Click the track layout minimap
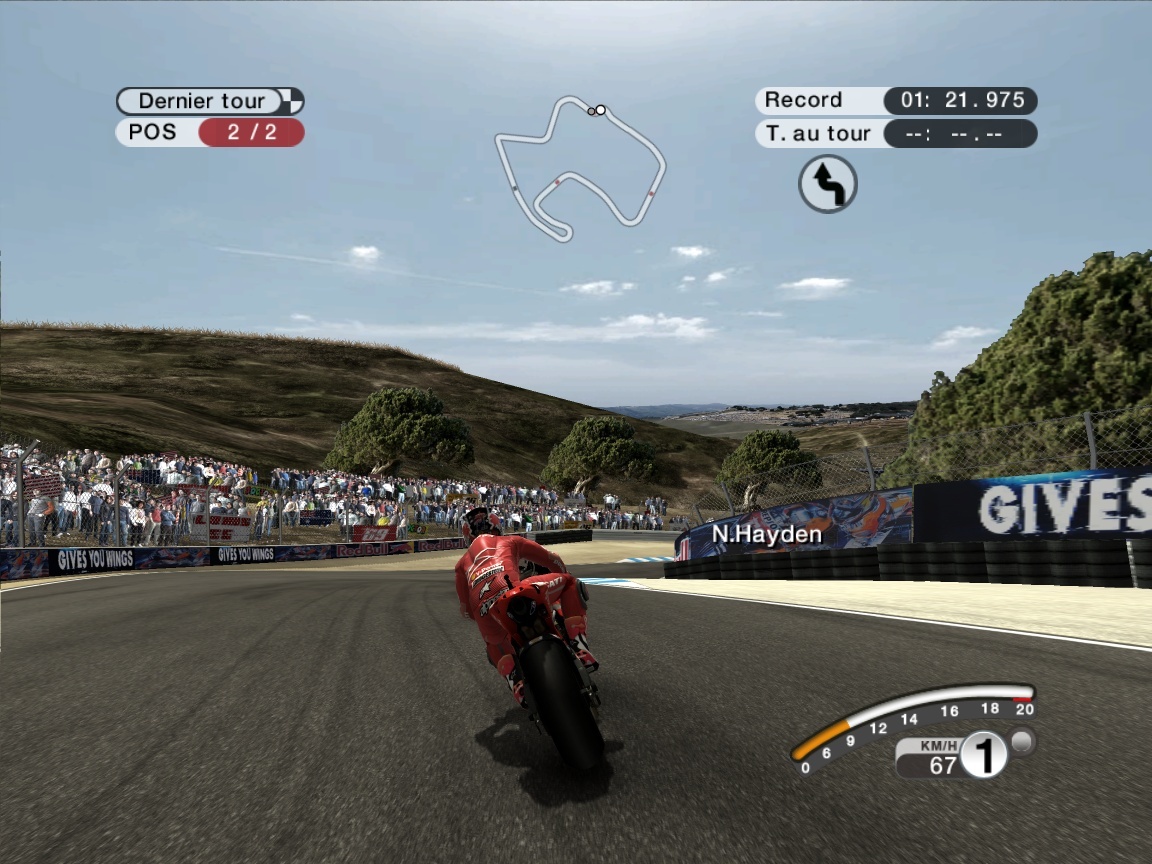Image resolution: width=1152 pixels, height=864 pixels. (x=579, y=166)
